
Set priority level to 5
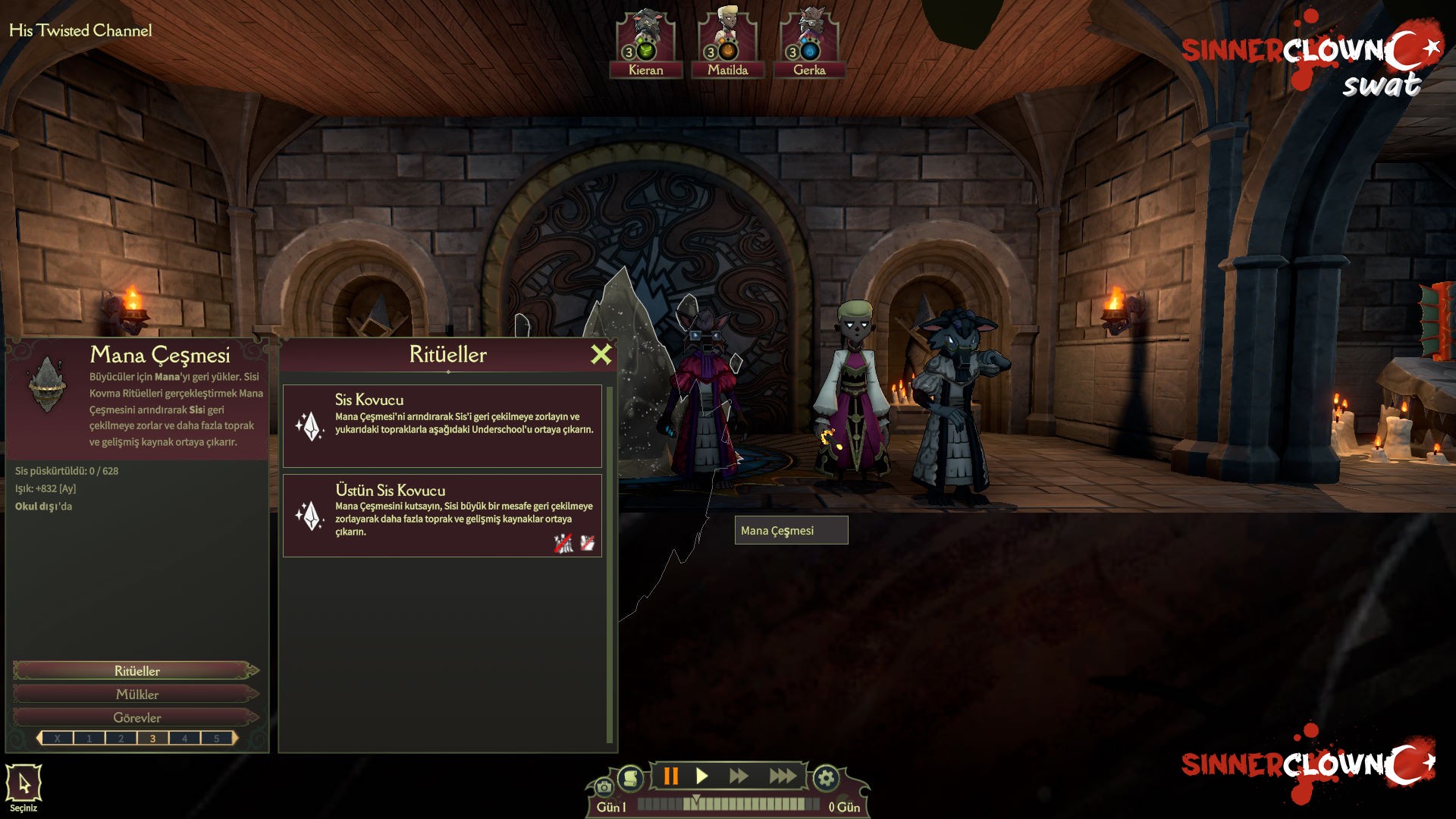[217, 738]
